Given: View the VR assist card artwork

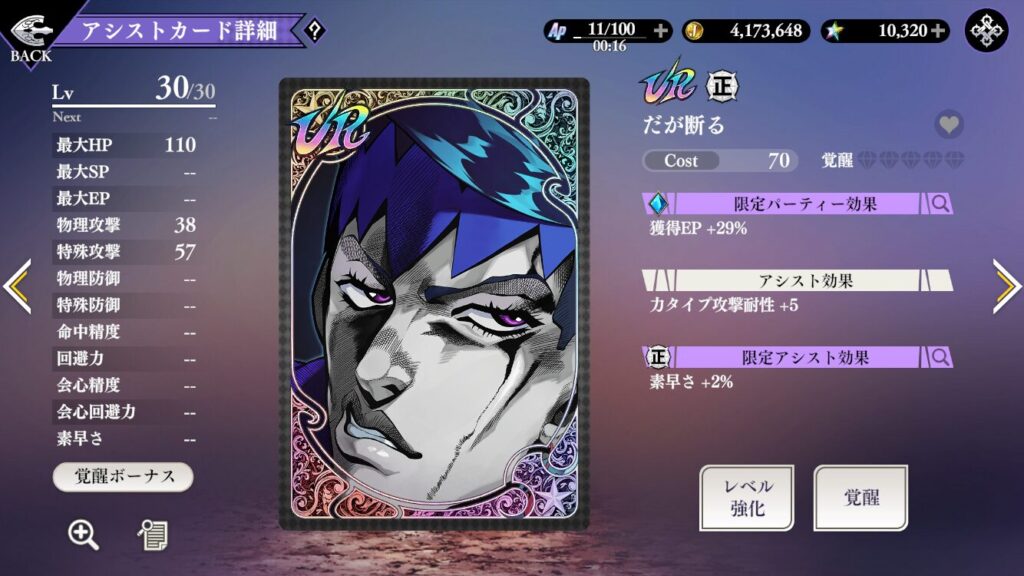Looking at the screenshot, I should 434,303.
